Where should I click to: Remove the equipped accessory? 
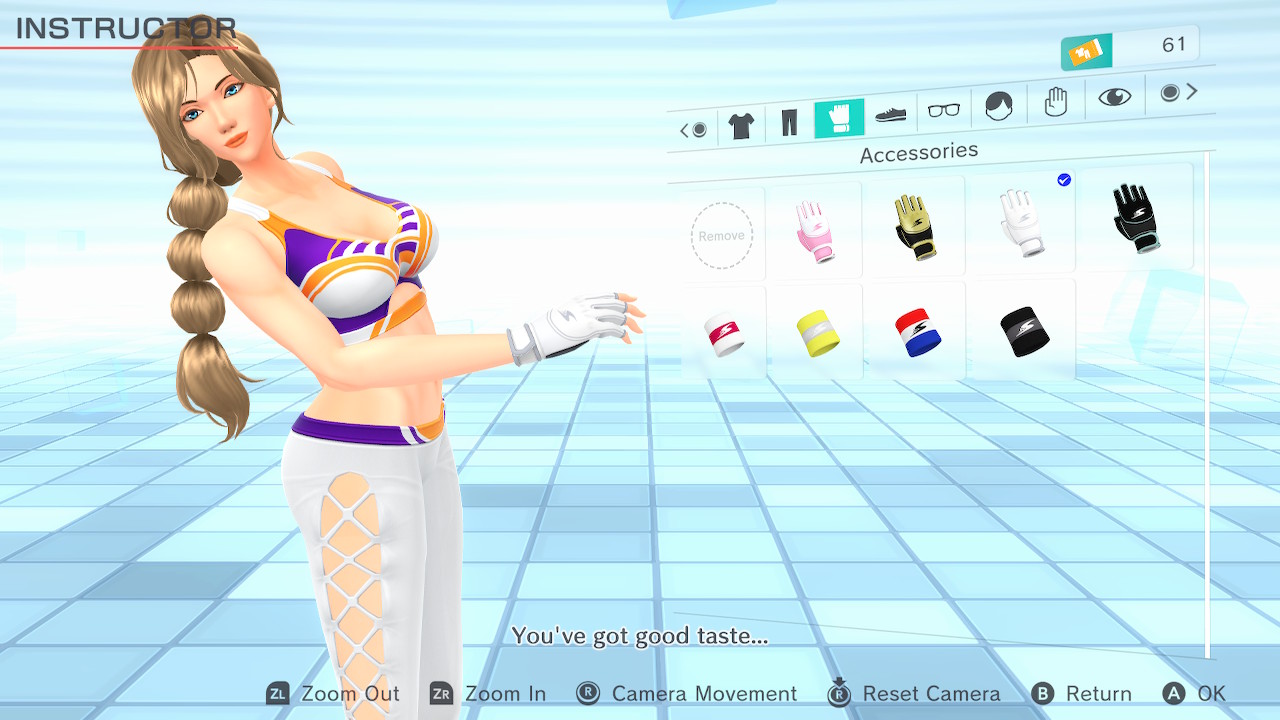[x=721, y=236]
